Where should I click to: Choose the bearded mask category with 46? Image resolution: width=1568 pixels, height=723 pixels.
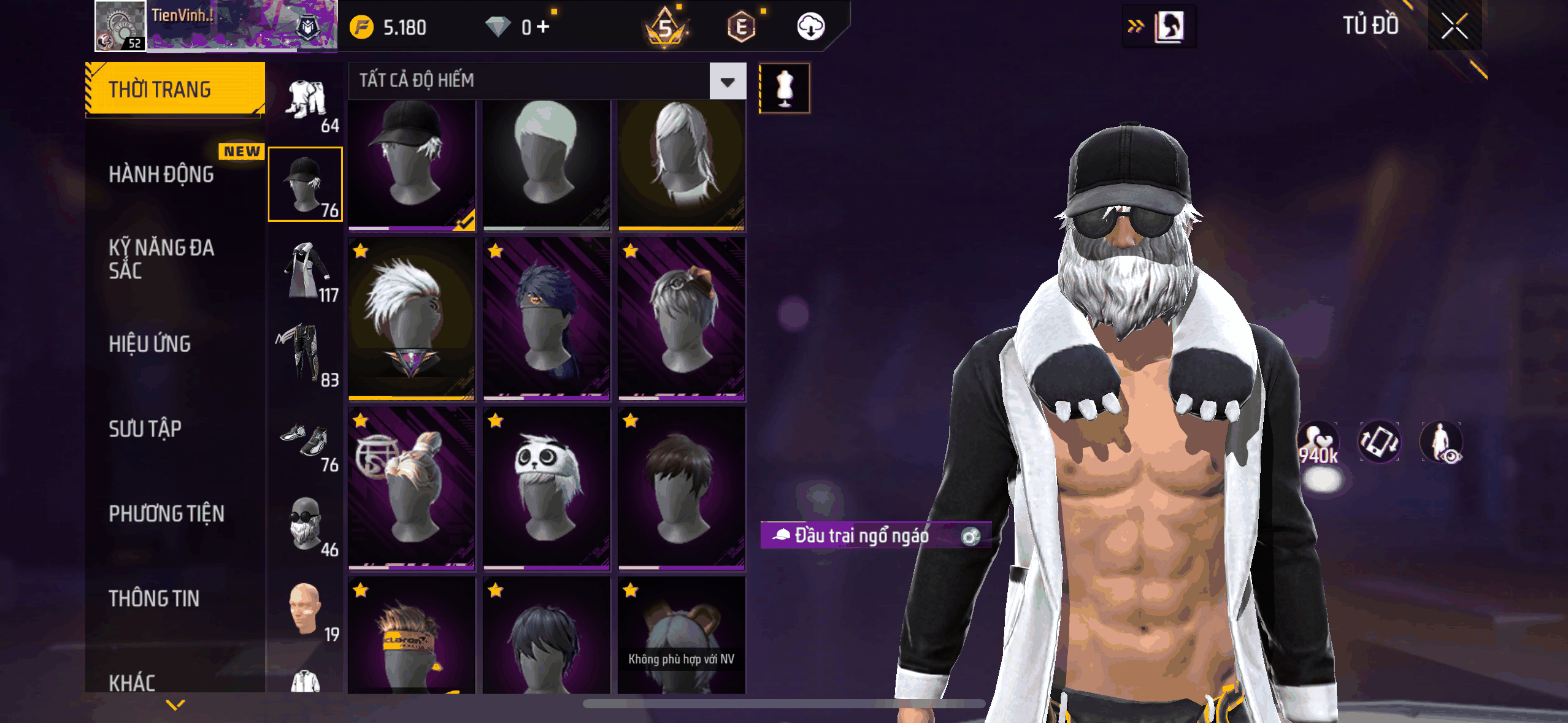[x=306, y=526]
